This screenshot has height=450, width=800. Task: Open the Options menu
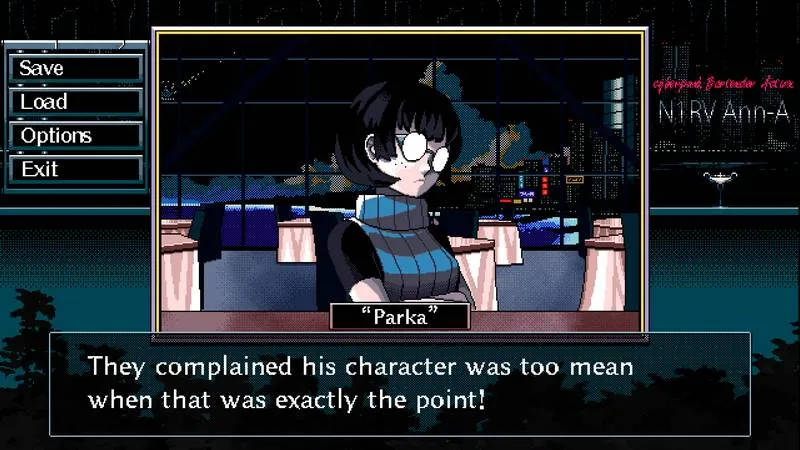[x=75, y=136]
